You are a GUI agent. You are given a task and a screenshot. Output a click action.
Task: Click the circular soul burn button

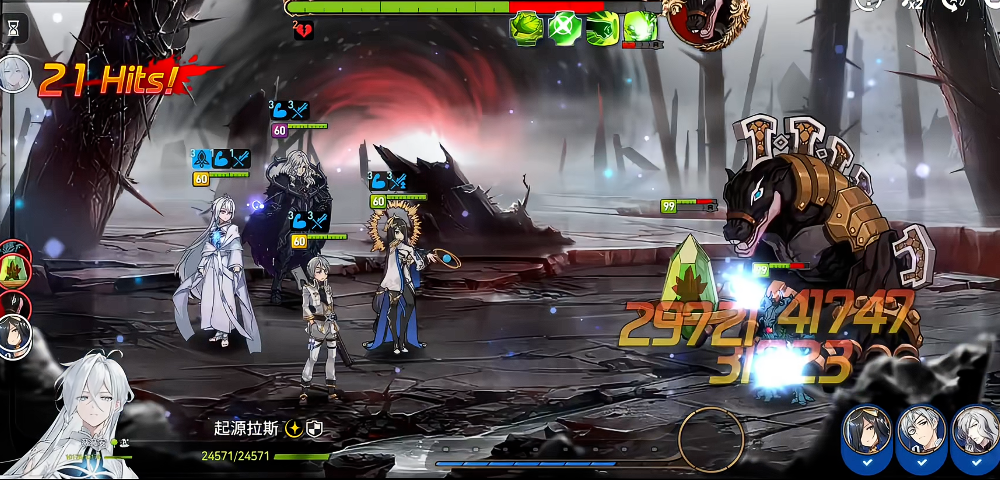pyautogui.click(x=711, y=439)
